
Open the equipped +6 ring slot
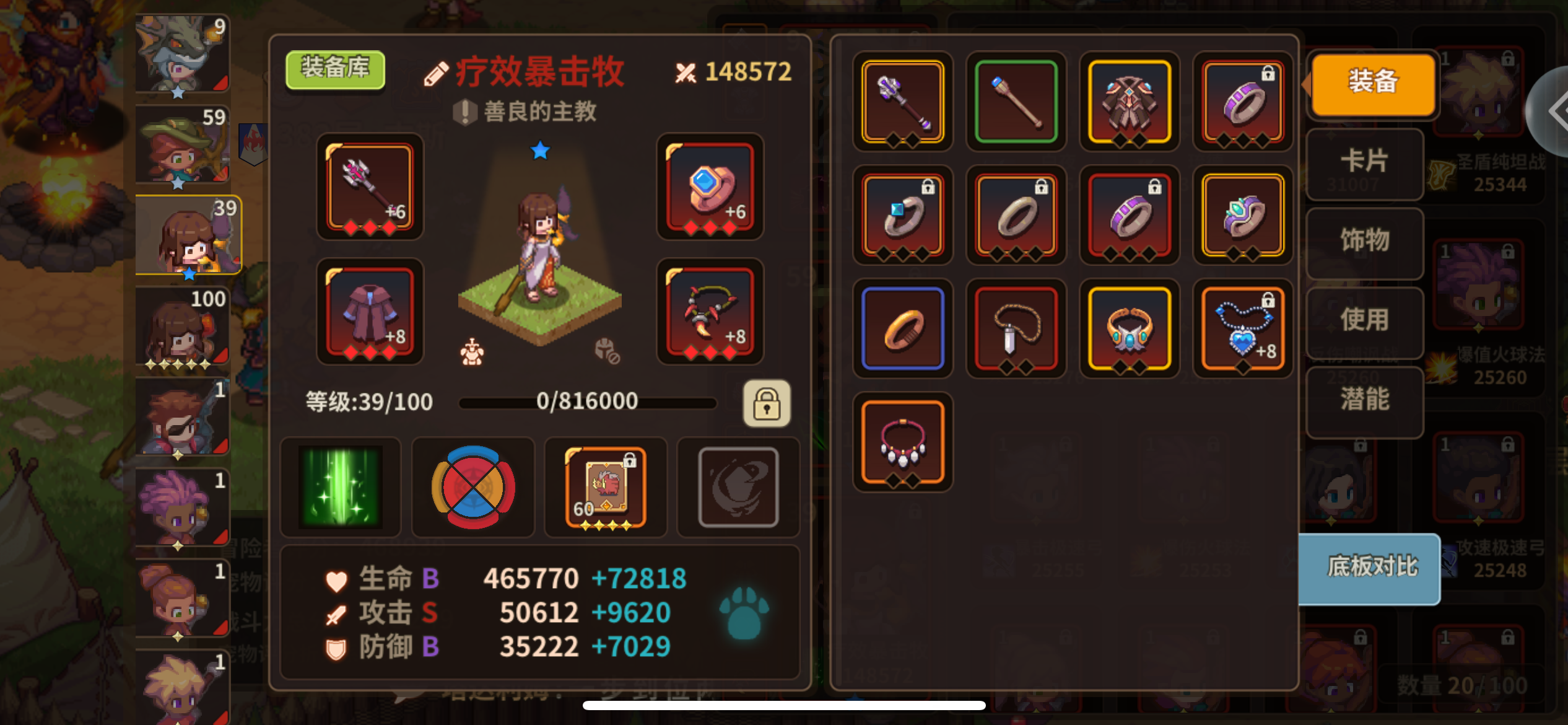(710, 187)
